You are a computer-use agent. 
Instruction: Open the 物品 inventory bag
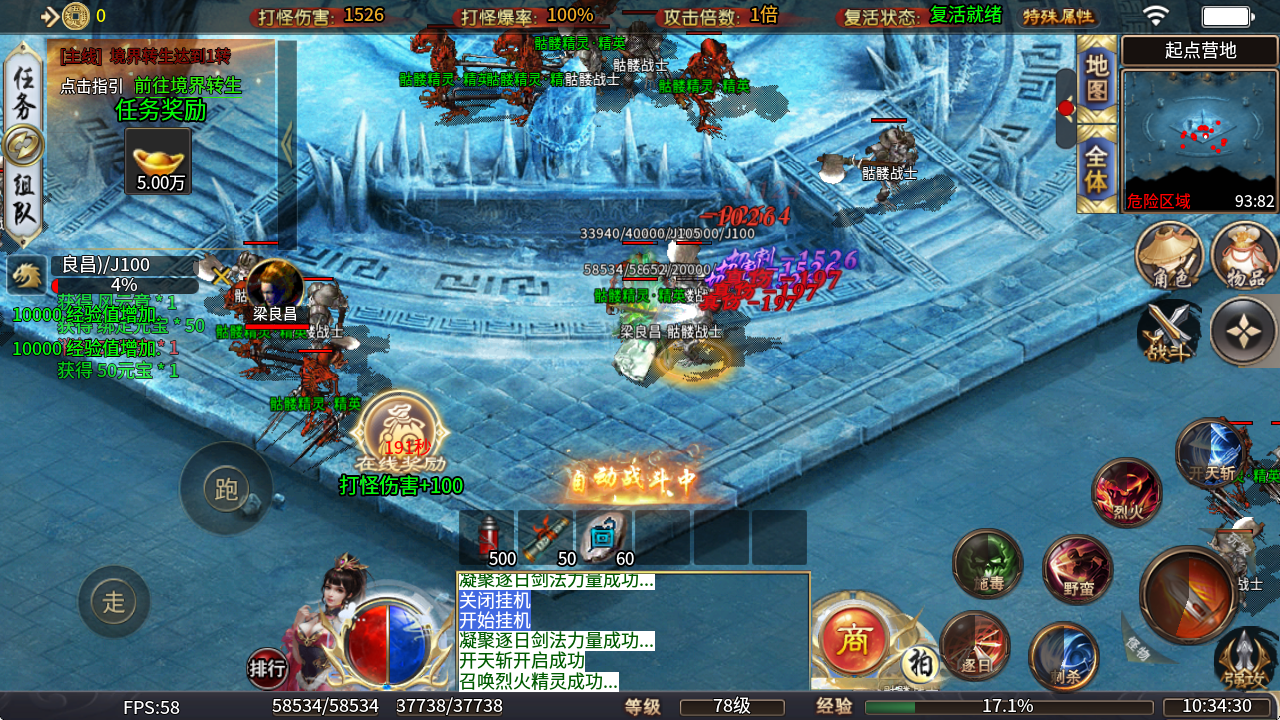coord(1244,256)
